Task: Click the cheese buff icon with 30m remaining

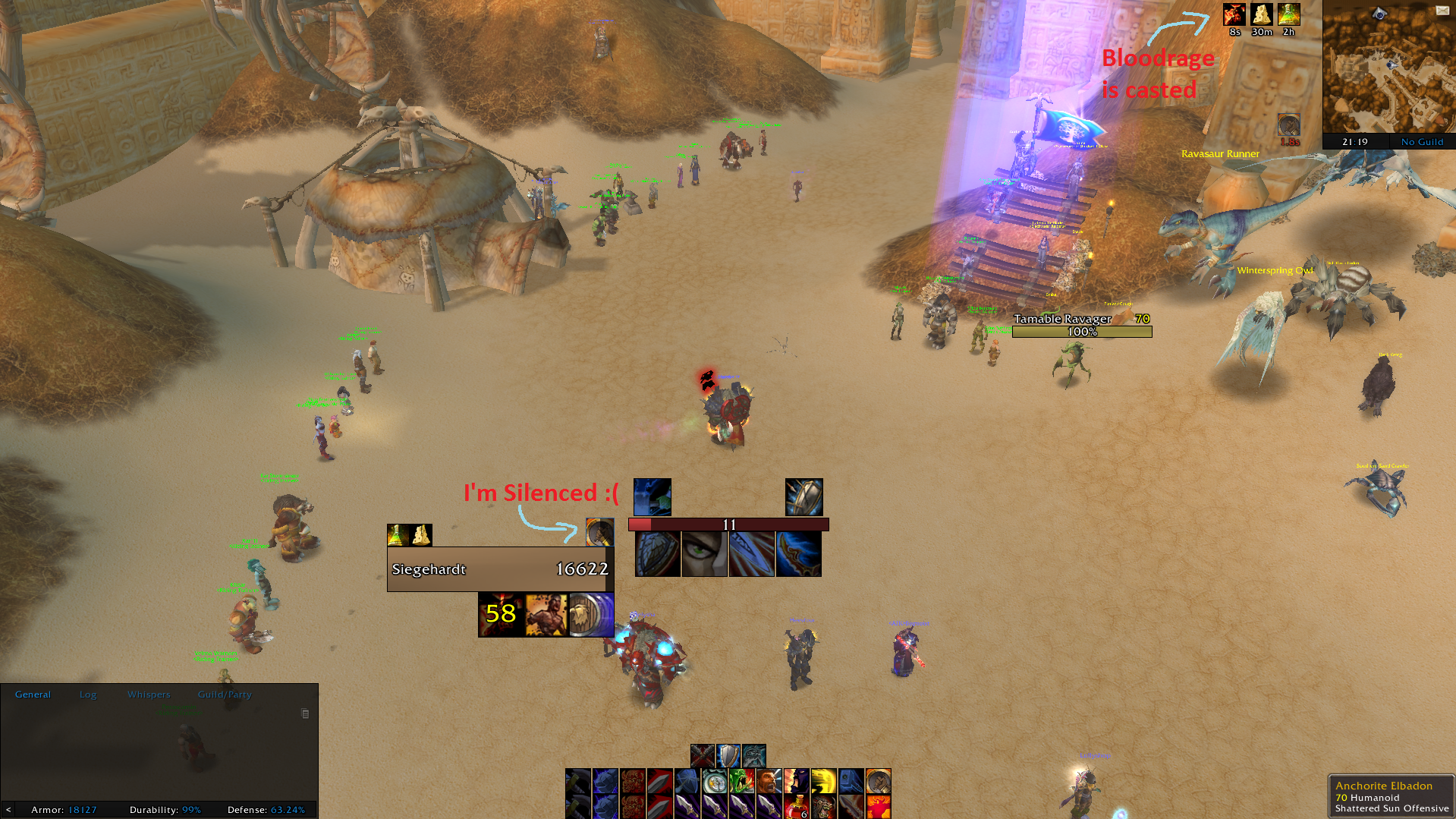Action: tap(1261, 14)
